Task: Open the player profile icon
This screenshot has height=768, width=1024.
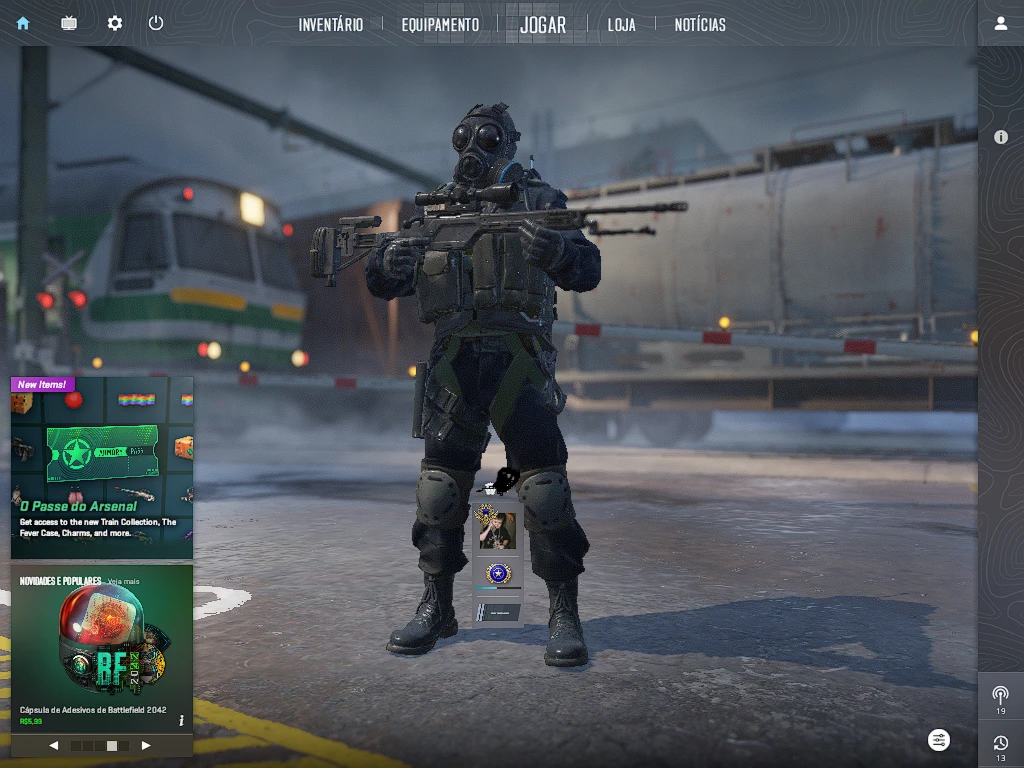Action: click(1000, 23)
